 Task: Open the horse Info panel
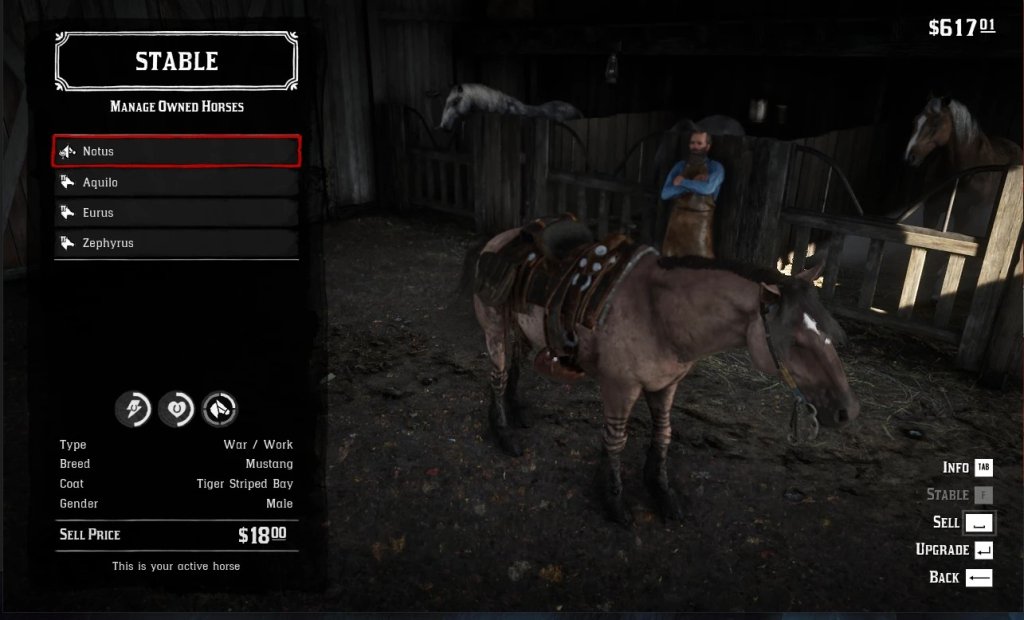click(967, 467)
